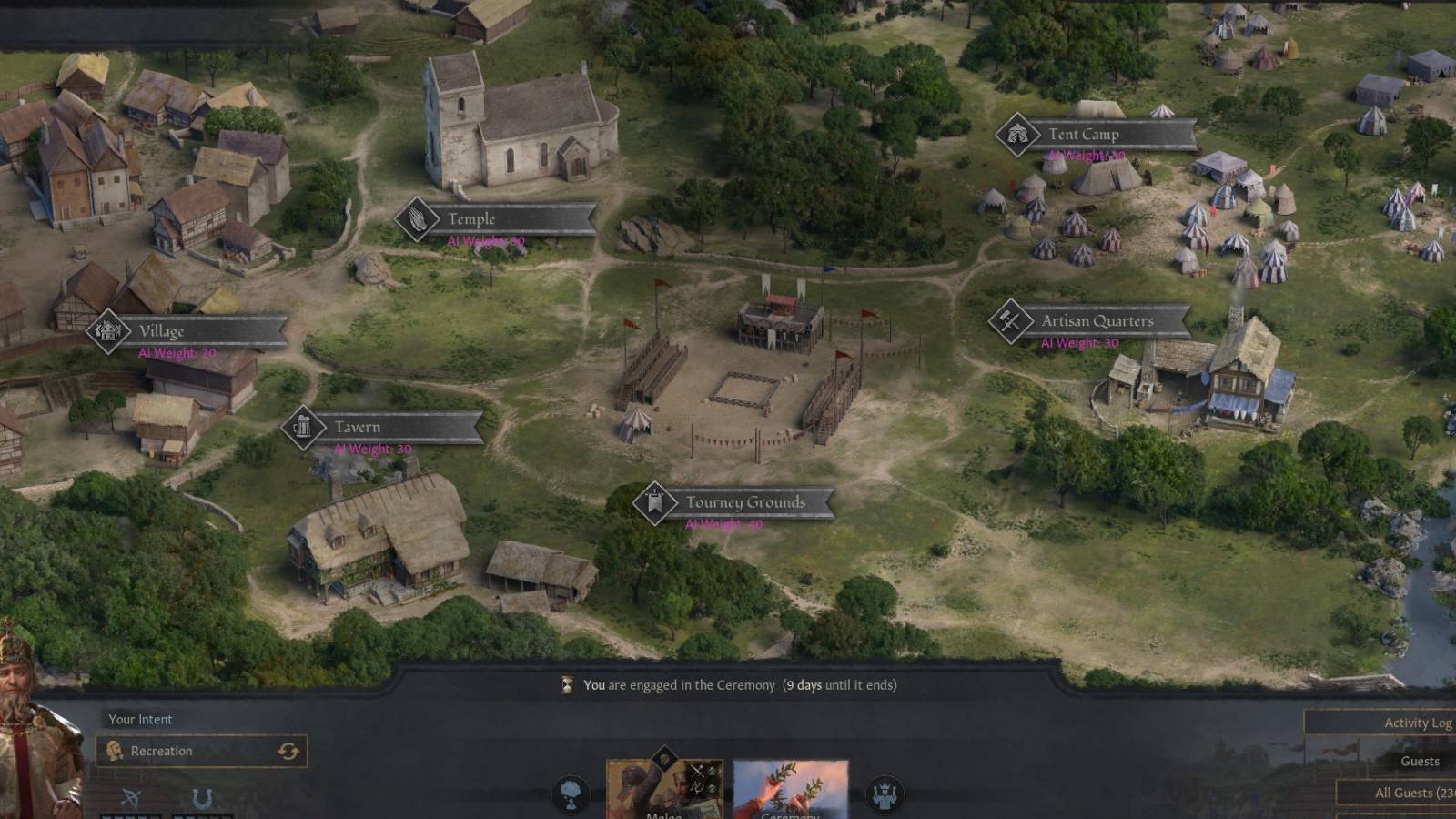Click the Village location marker icon
Viewport: 1456px width, 819px height.
click(109, 331)
